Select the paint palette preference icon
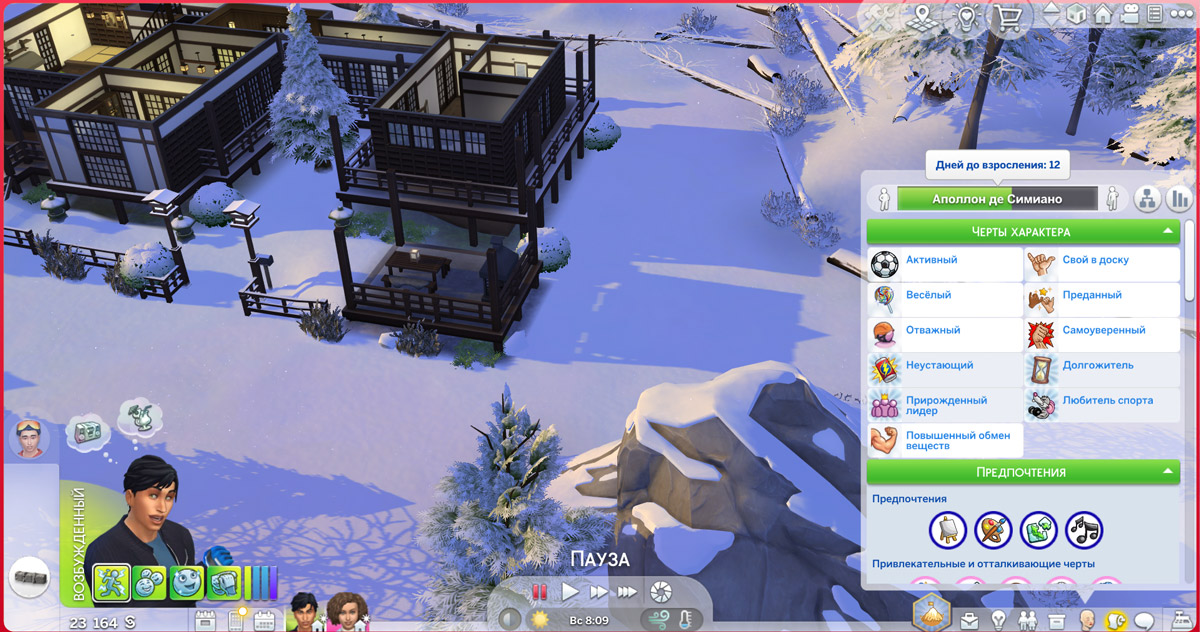 (993, 529)
